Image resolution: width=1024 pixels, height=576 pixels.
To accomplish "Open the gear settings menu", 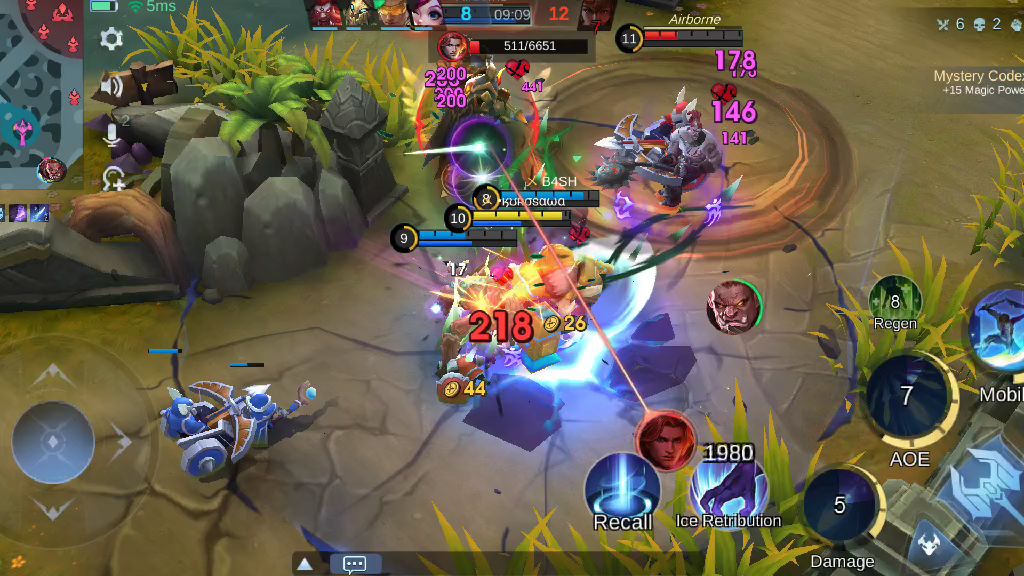I will [111, 39].
